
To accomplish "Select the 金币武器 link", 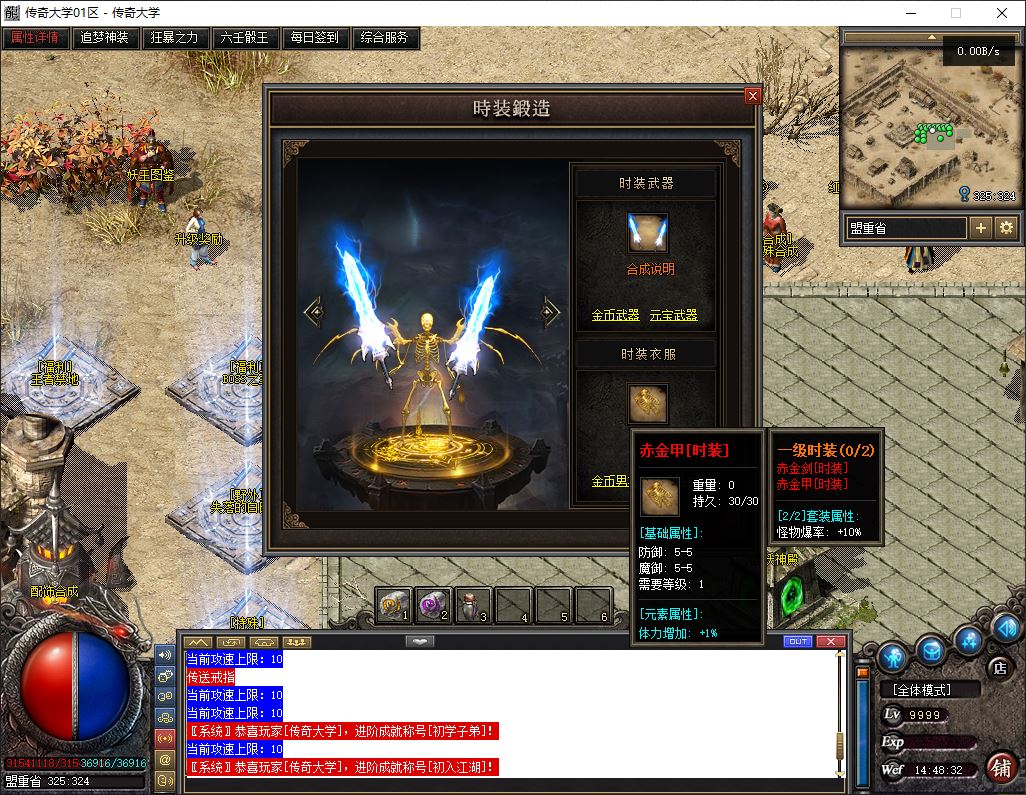I will coord(615,315).
